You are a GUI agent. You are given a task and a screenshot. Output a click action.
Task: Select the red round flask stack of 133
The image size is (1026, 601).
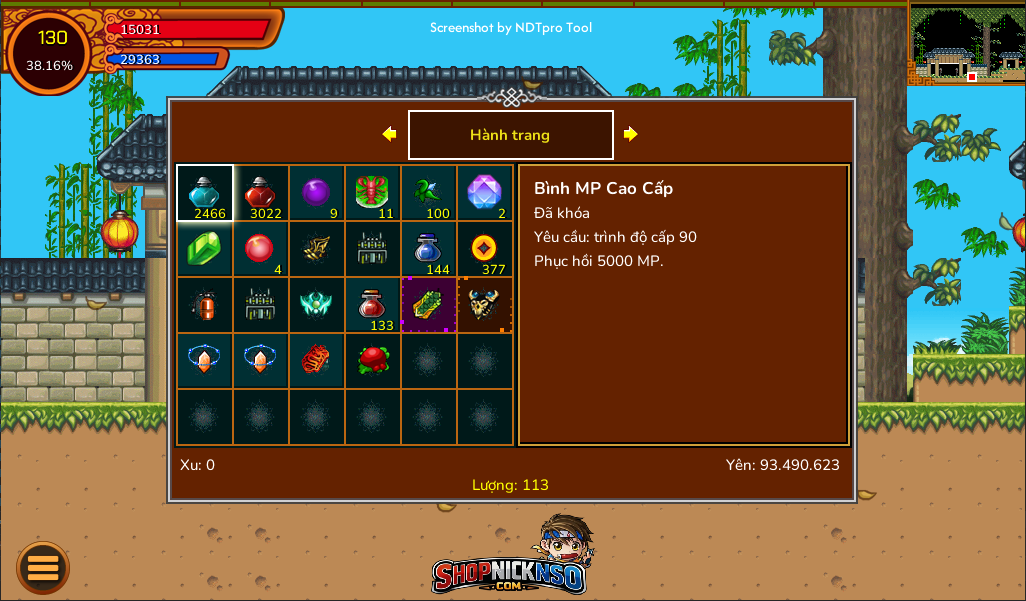click(x=373, y=305)
